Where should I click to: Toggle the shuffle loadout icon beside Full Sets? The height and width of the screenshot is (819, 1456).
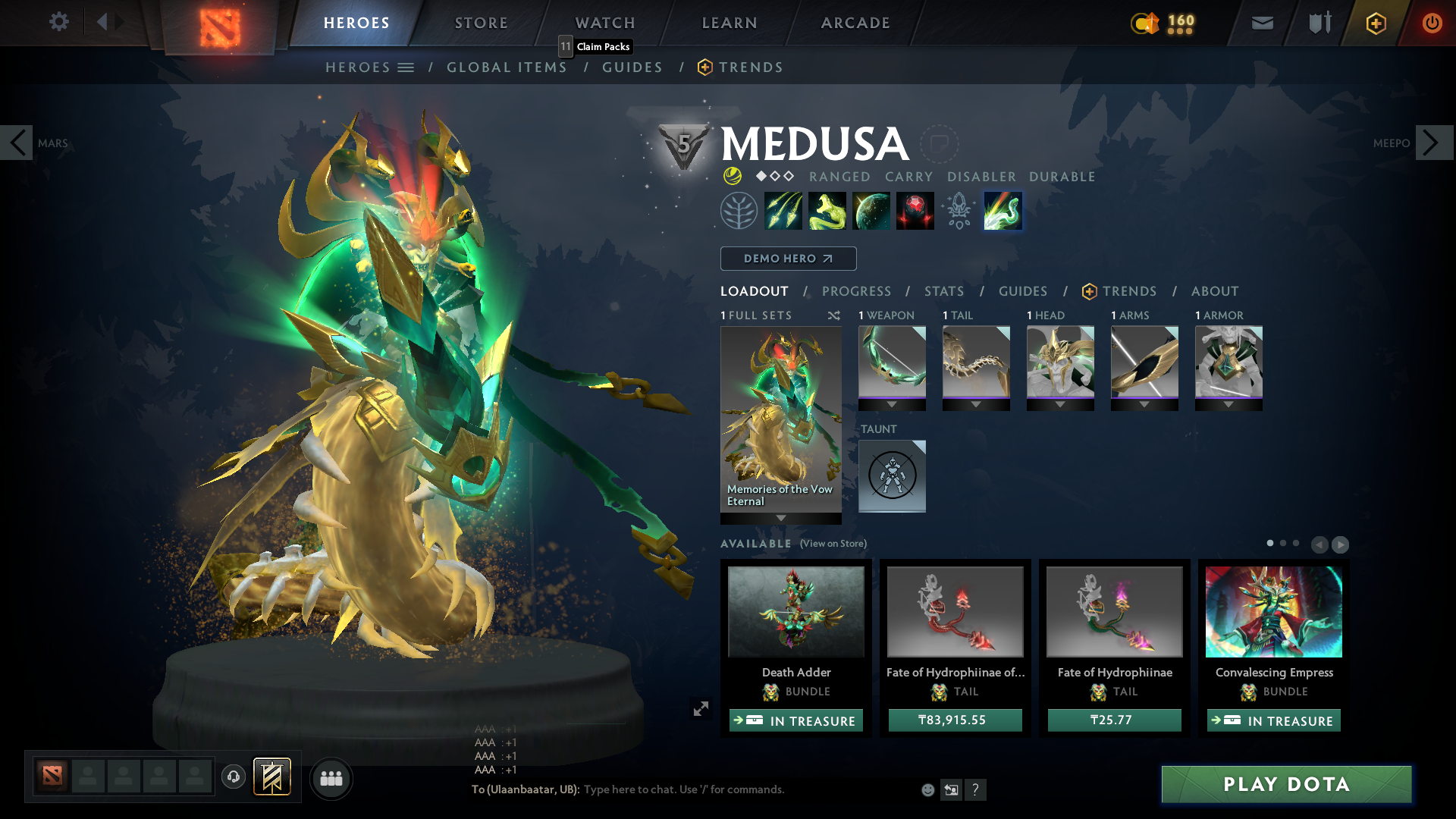click(x=833, y=315)
